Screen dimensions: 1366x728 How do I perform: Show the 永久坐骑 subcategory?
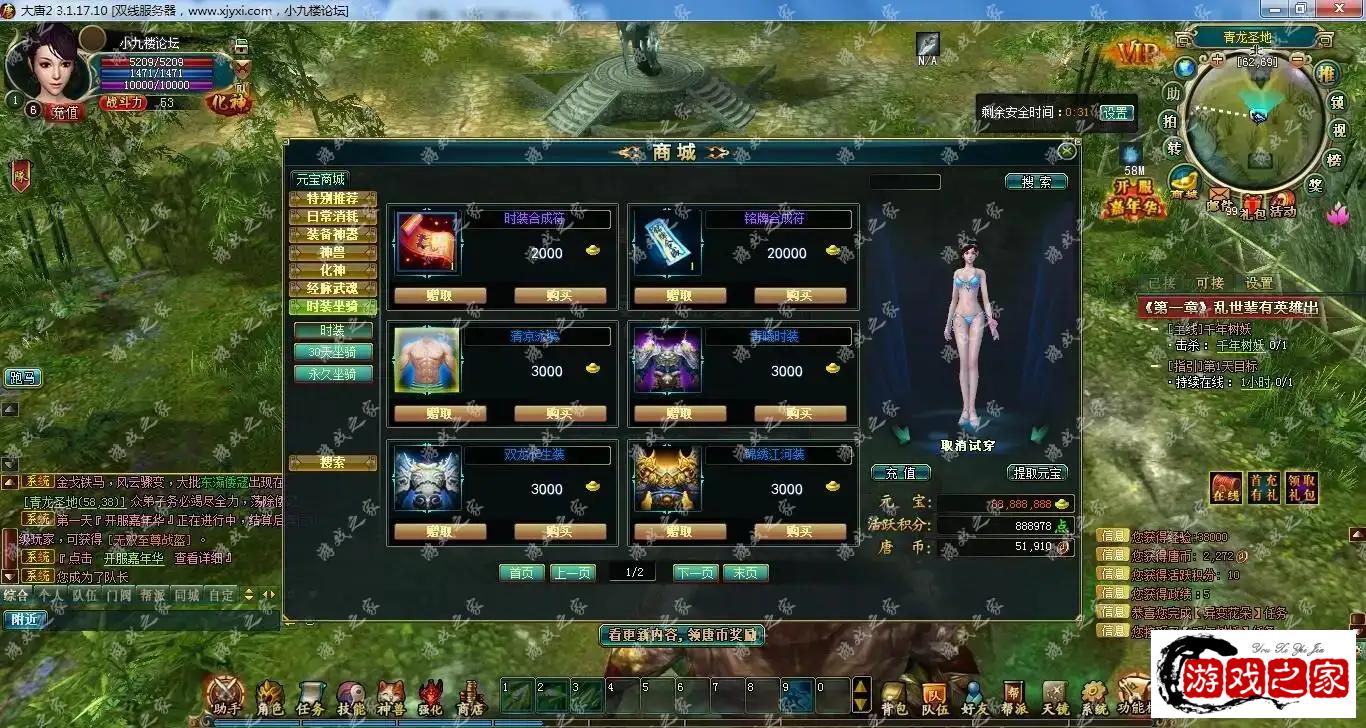click(x=332, y=374)
